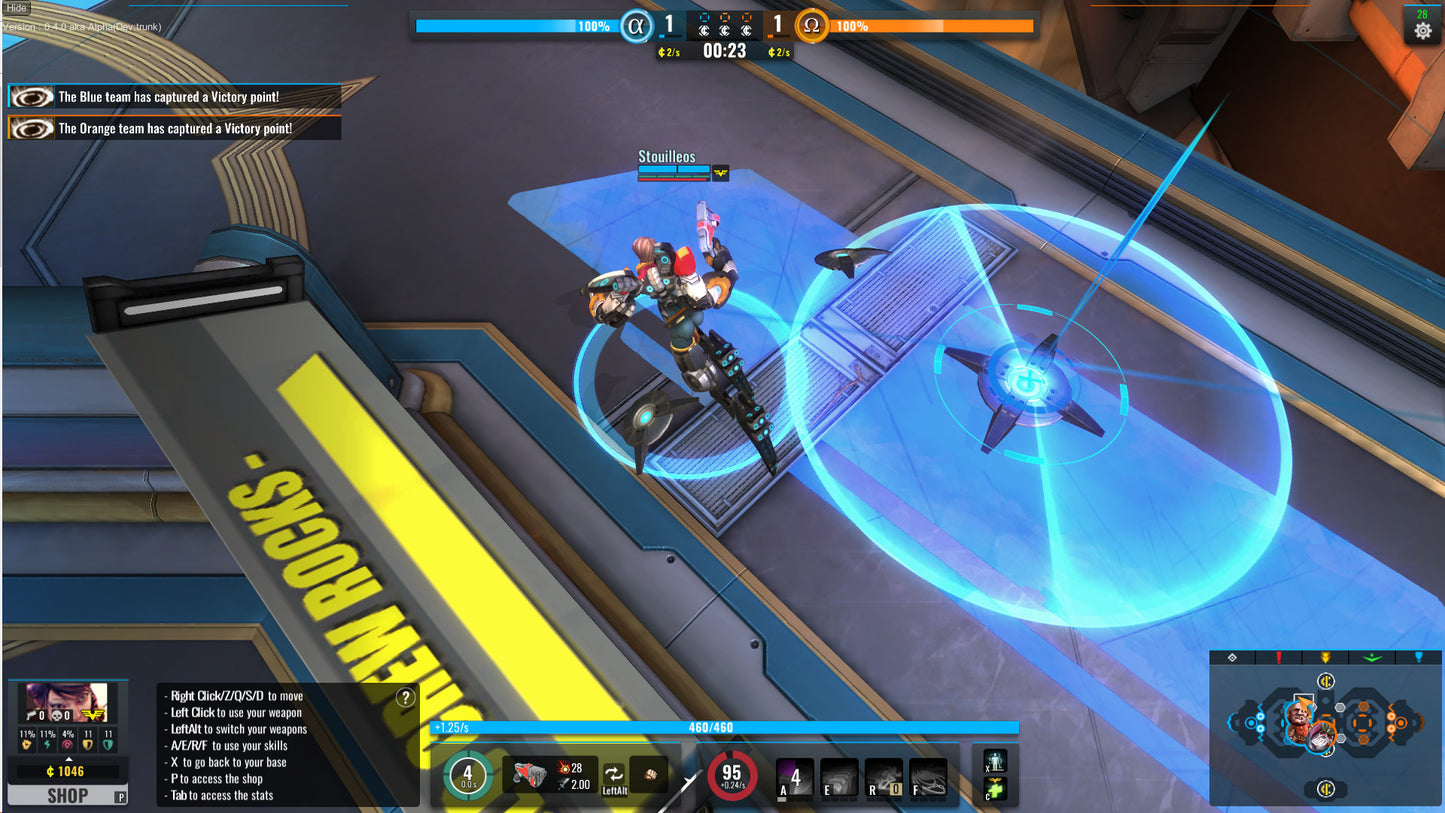
Task: Select the minimap's white diamond ping tab
Action: 1232,658
